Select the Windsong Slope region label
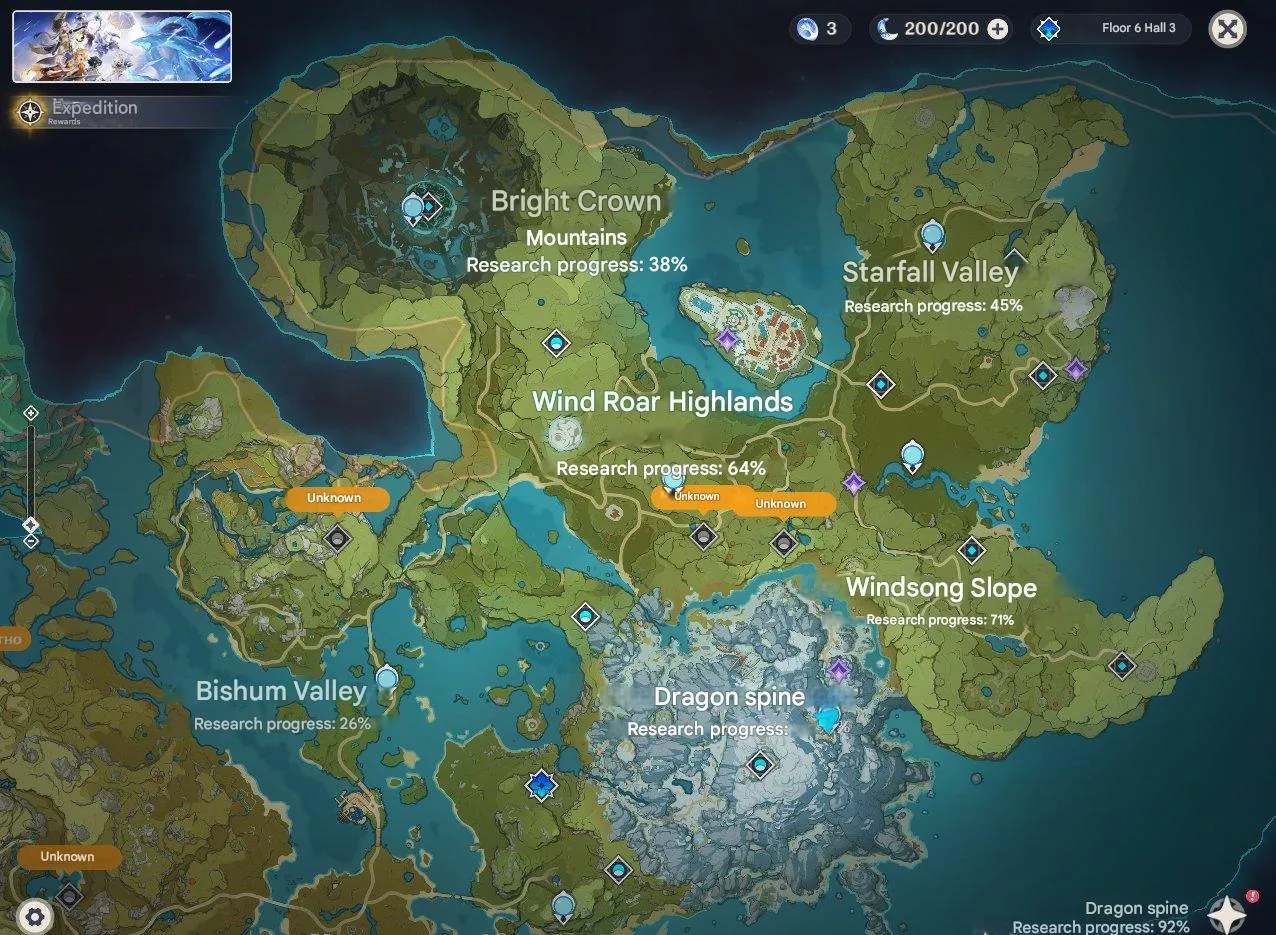The image size is (1276, 935). pyautogui.click(x=941, y=588)
